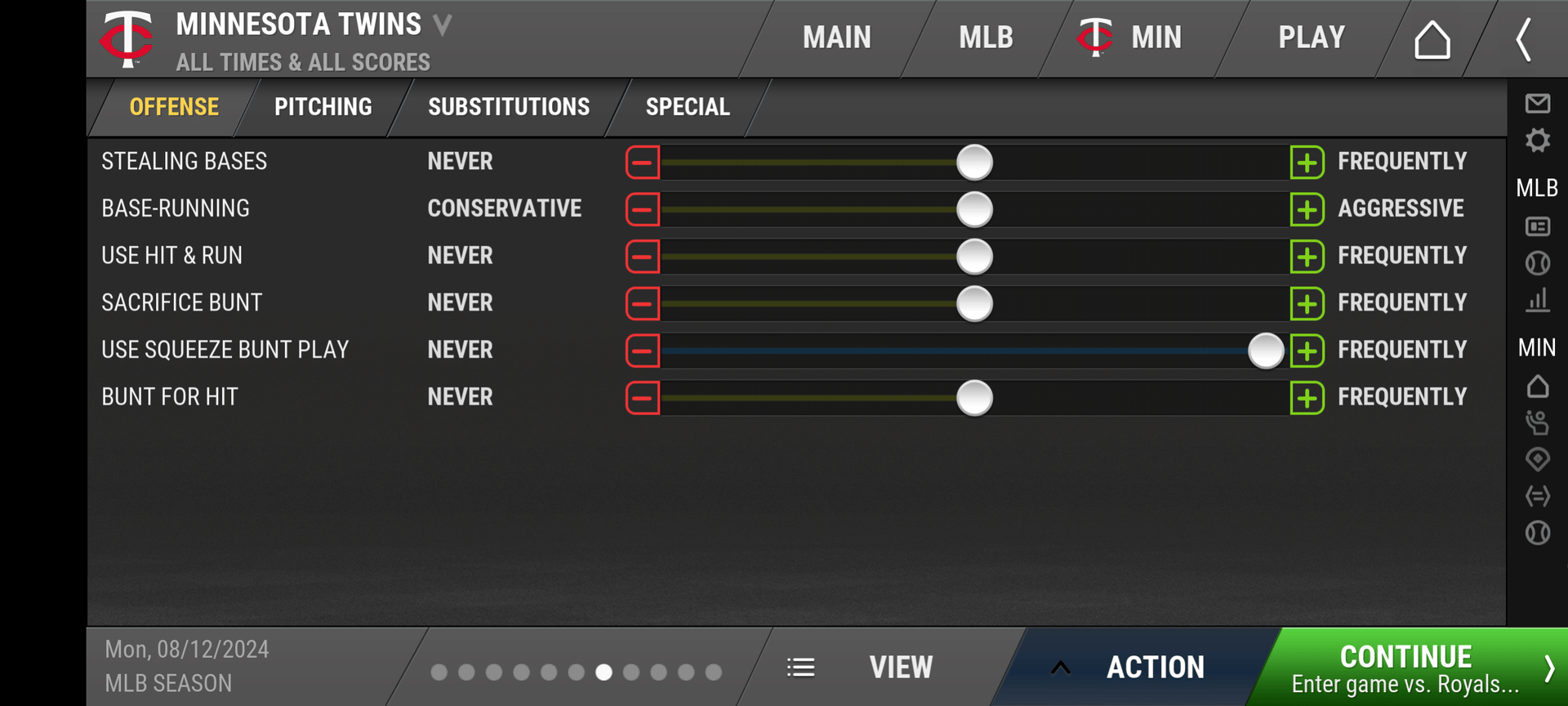Go to the home screen via house icon
Screen dimensions: 1568x706
[x=1432, y=39]
